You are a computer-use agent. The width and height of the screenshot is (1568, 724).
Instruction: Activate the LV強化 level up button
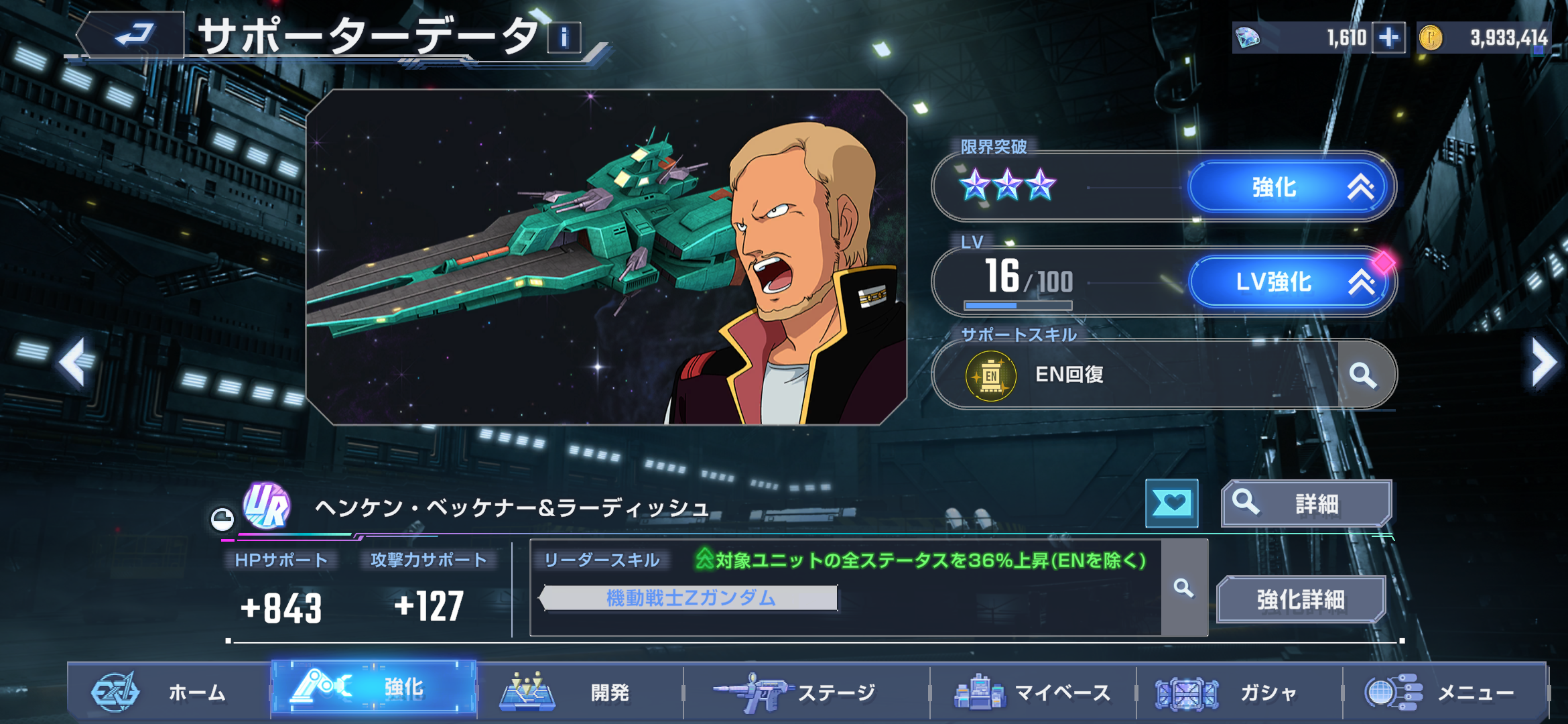coord(1292,282)
